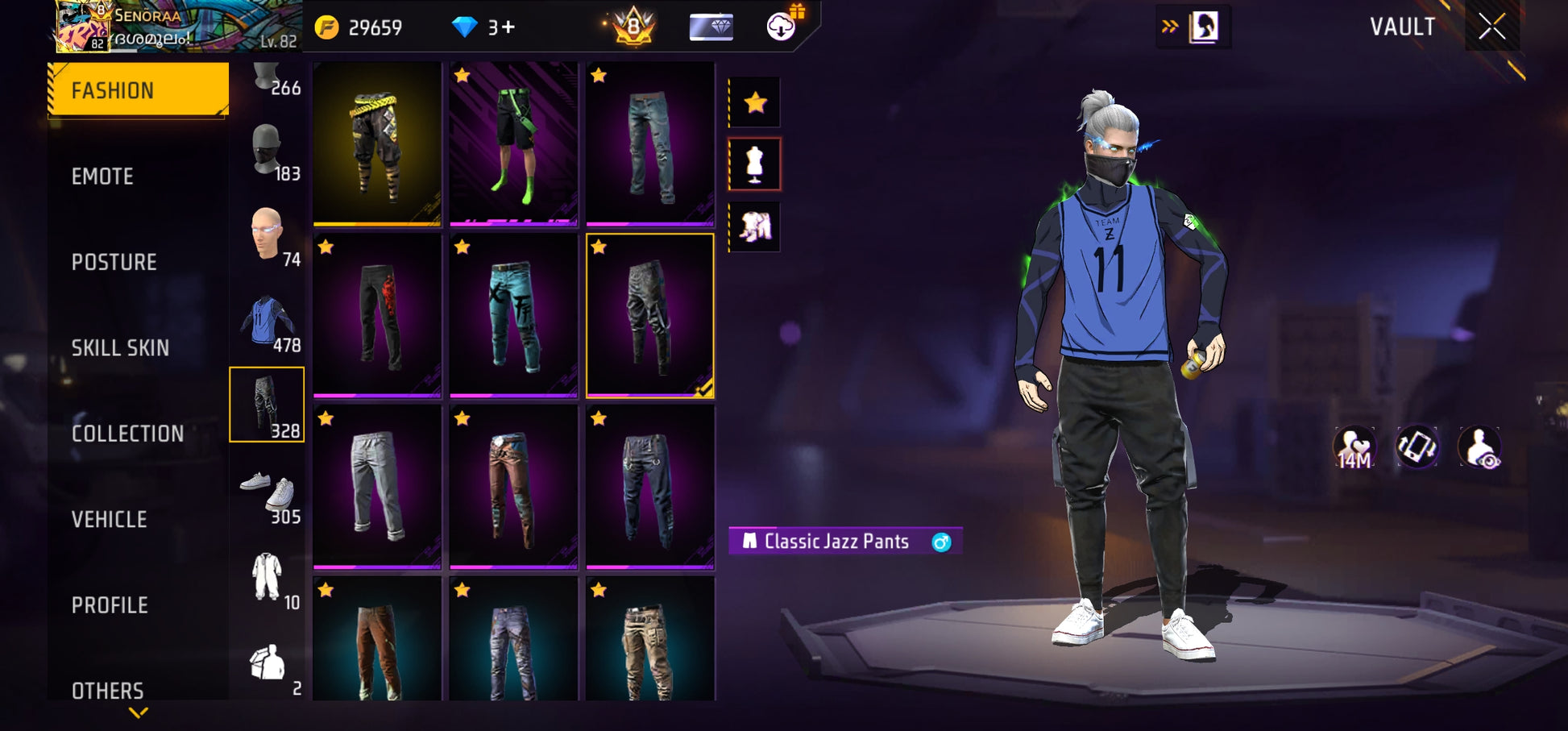Open the 14M likes icon
The width and height of the screenshot is (1568, 731).
pos(1354,448)
